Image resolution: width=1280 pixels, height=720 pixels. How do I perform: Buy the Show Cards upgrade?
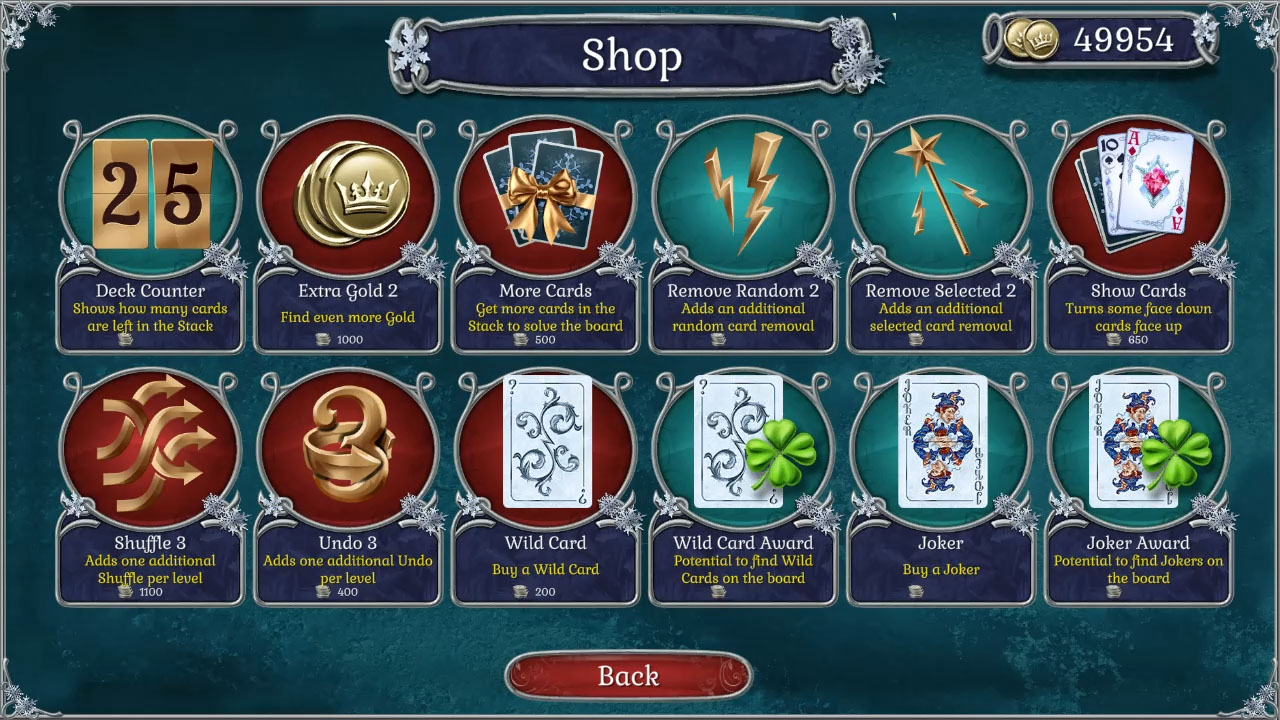click(x=1137, y=193)
